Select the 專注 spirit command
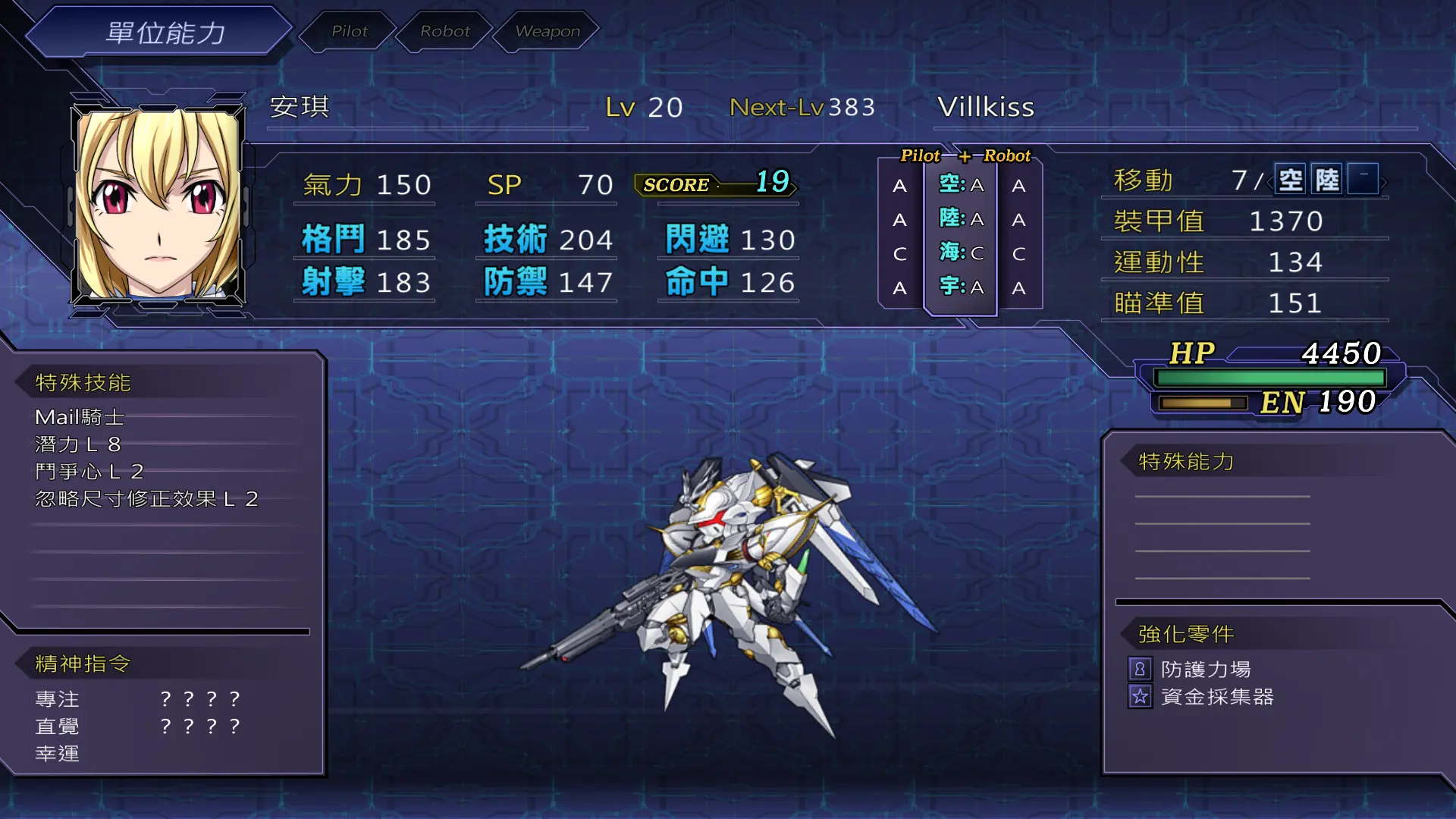The height and width of the screenshot is (819, 1456). [58, 699]
